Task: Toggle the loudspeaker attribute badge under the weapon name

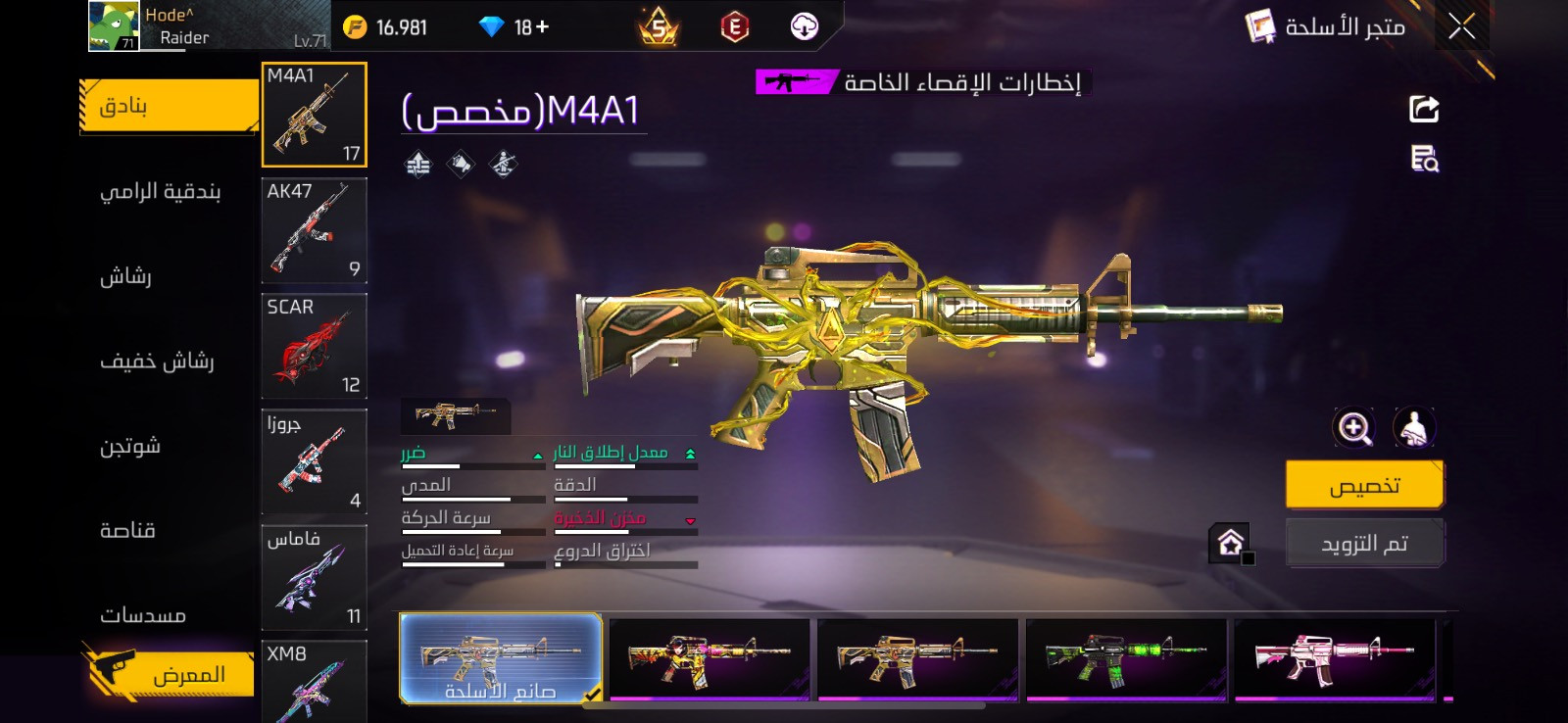Action: (x=462, y=163)
